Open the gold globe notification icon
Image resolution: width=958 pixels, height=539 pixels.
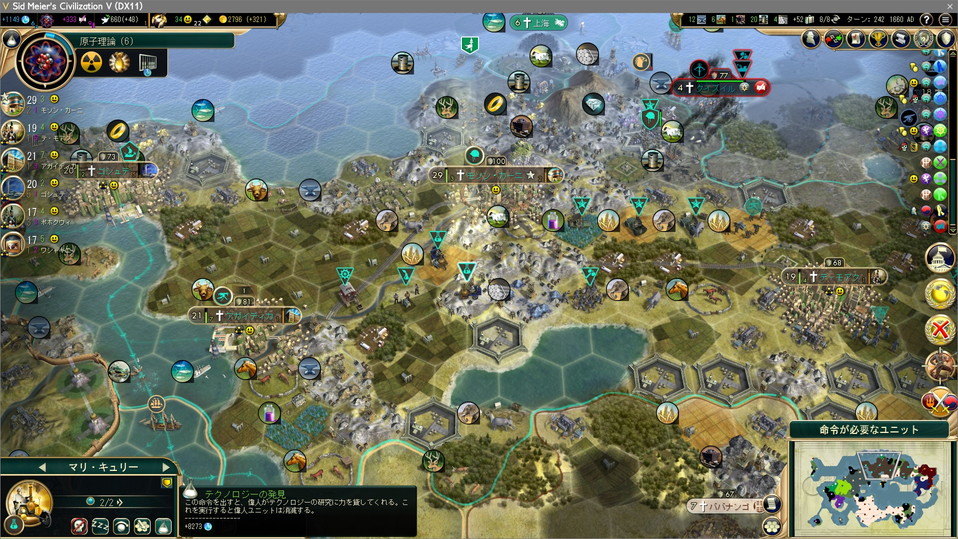click(x=940, y=293)
